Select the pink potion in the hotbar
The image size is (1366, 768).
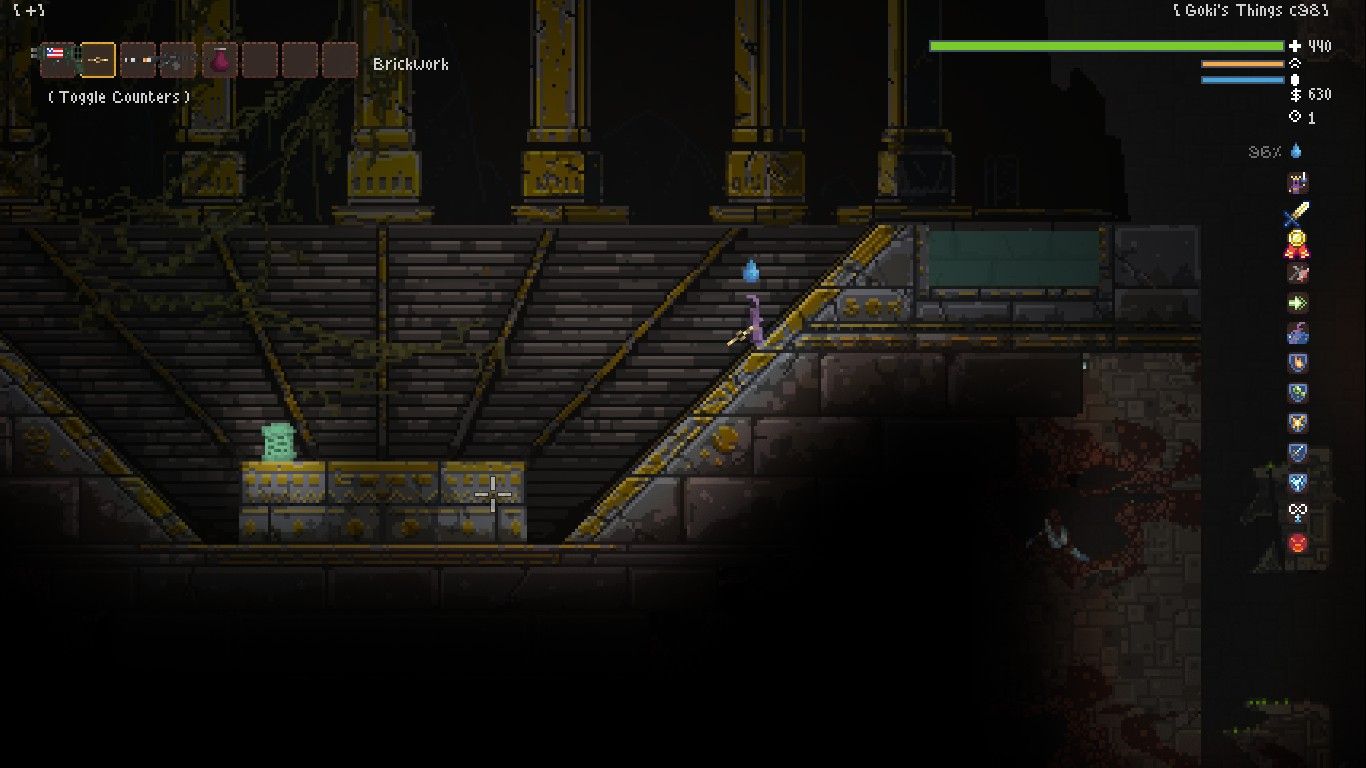coord(221,58)
